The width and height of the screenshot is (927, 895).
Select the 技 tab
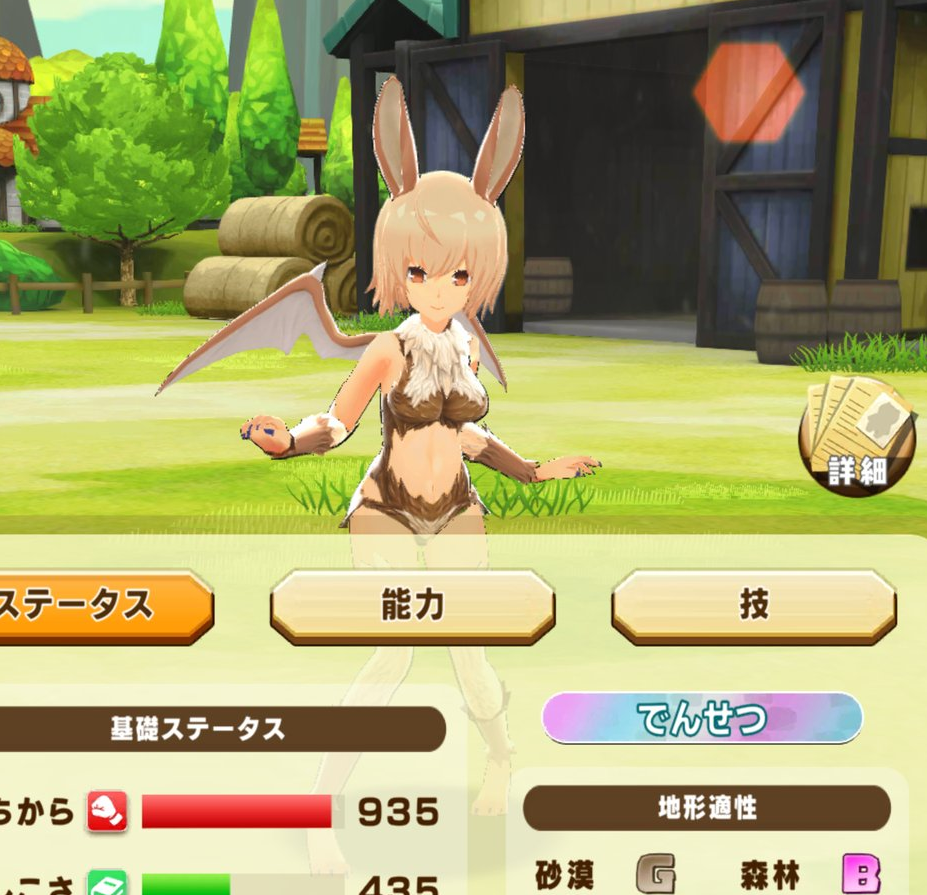coord(753,606)
